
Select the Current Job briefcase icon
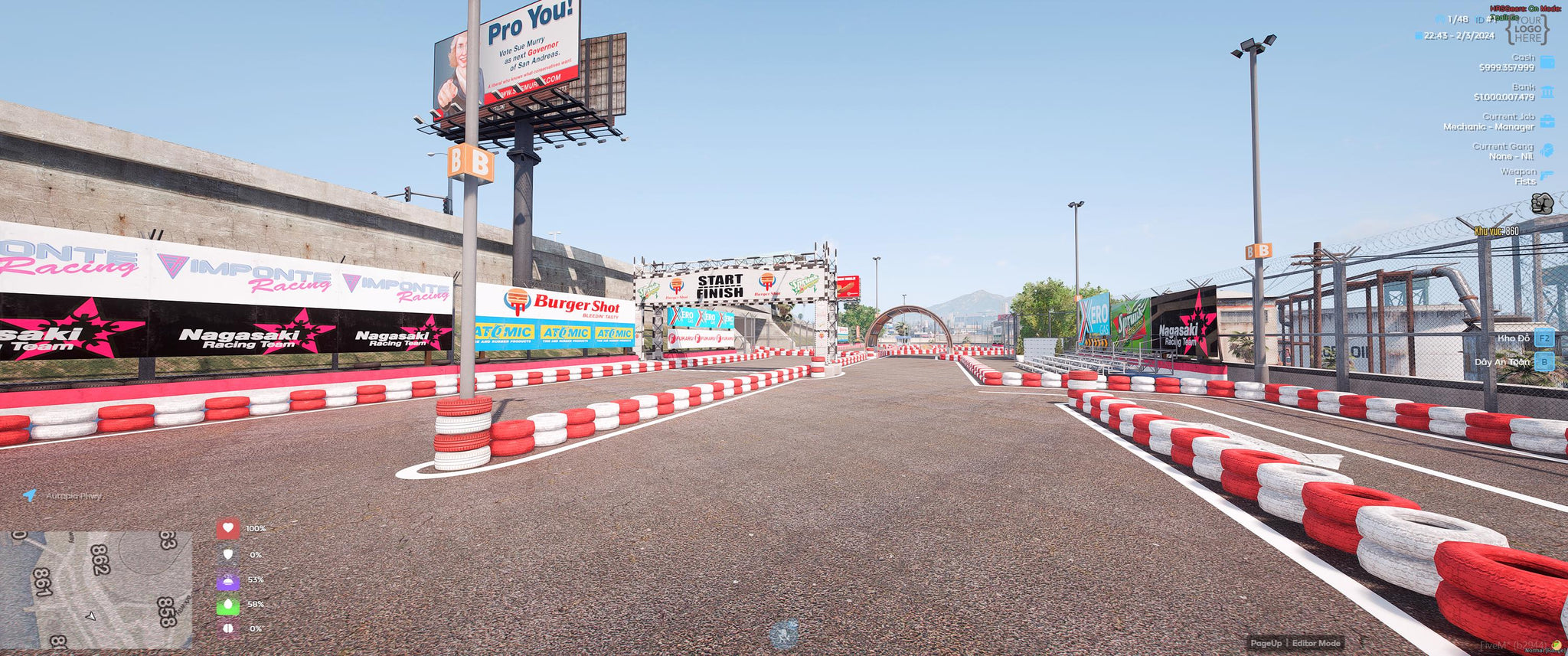[1547, 122]
